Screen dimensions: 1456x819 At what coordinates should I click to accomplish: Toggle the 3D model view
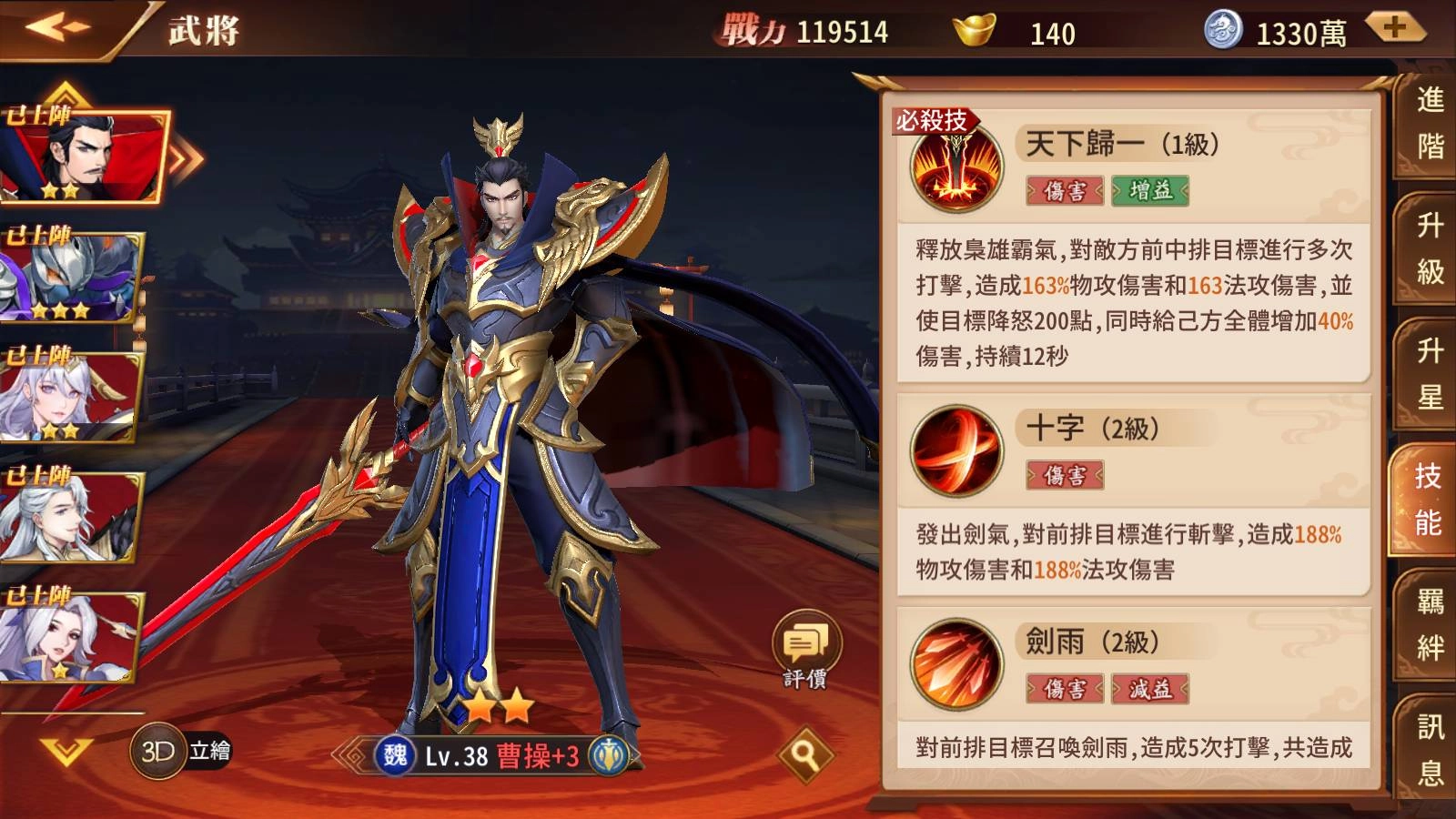(x=158, y=751)
